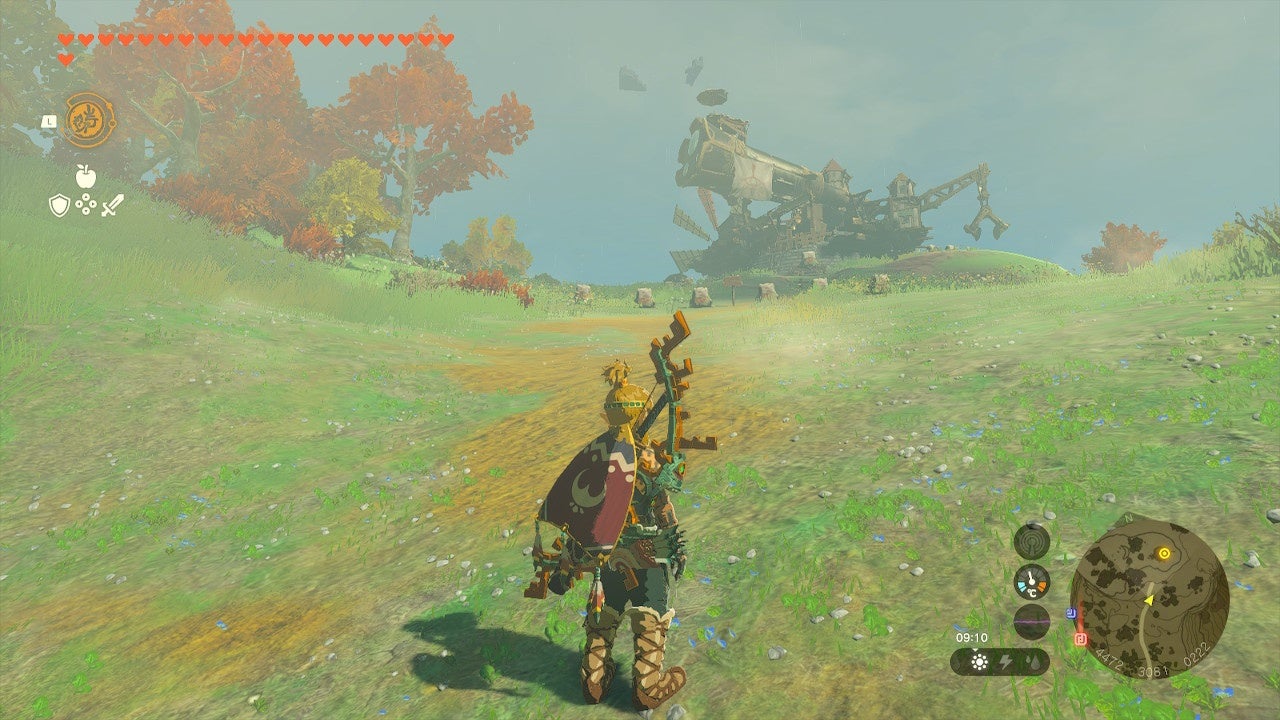Click the raindrop icon in the weather forecast
Screen dimensions: 1280x720
point(1033,660)
